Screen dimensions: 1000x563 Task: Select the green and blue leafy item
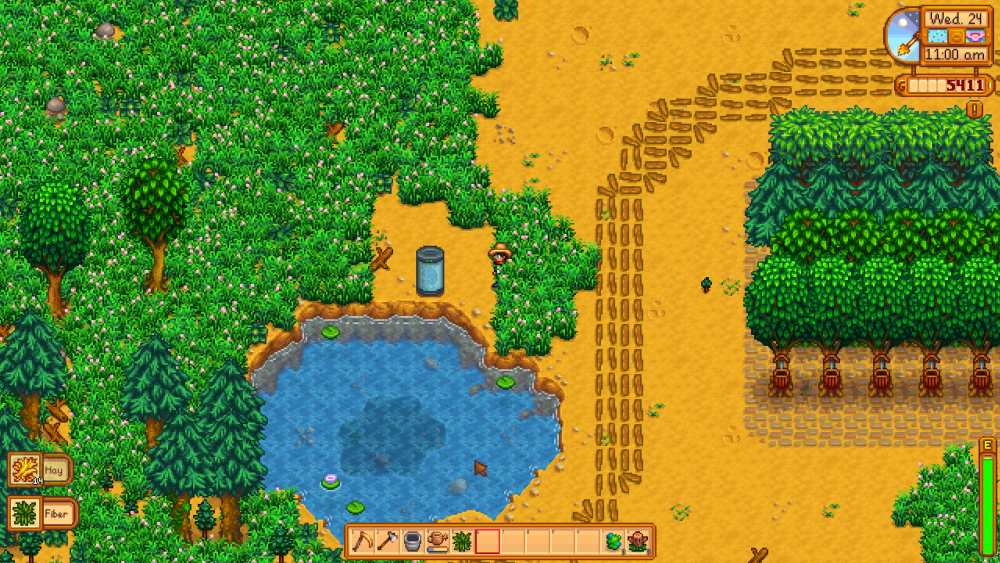(613, 541)
